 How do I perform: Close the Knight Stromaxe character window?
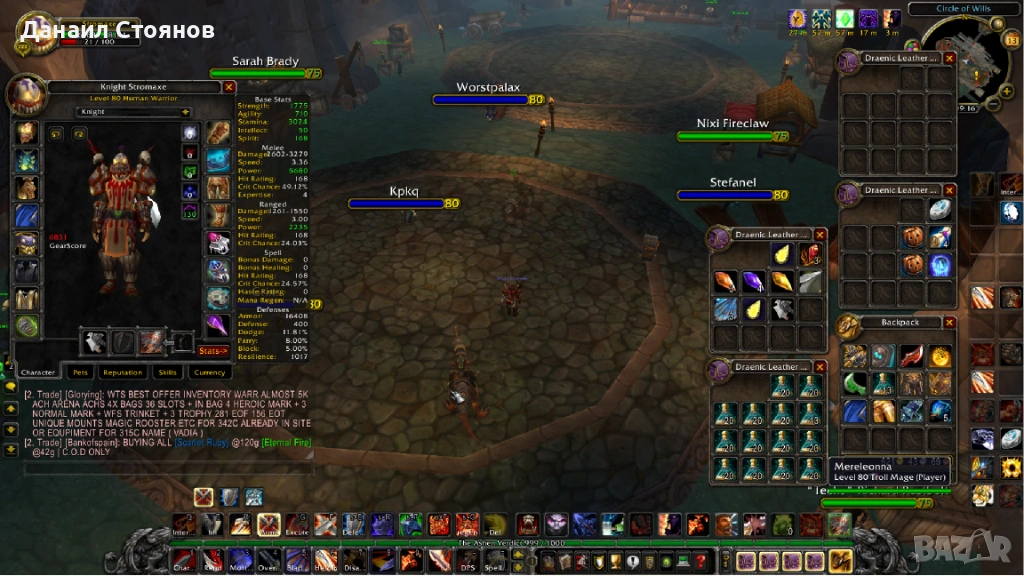[229, 87]
